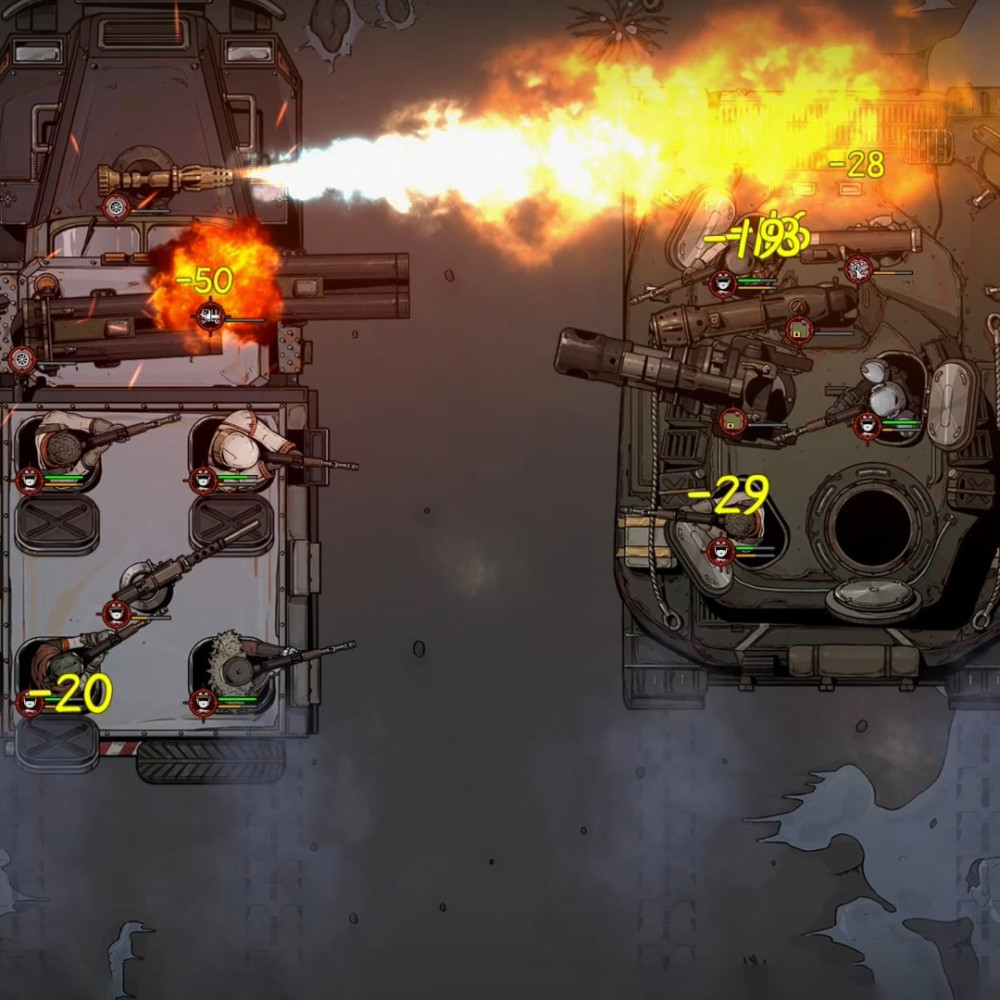
Task: Pick the crew marker beside the -29 damage
Action: point(720,549)
